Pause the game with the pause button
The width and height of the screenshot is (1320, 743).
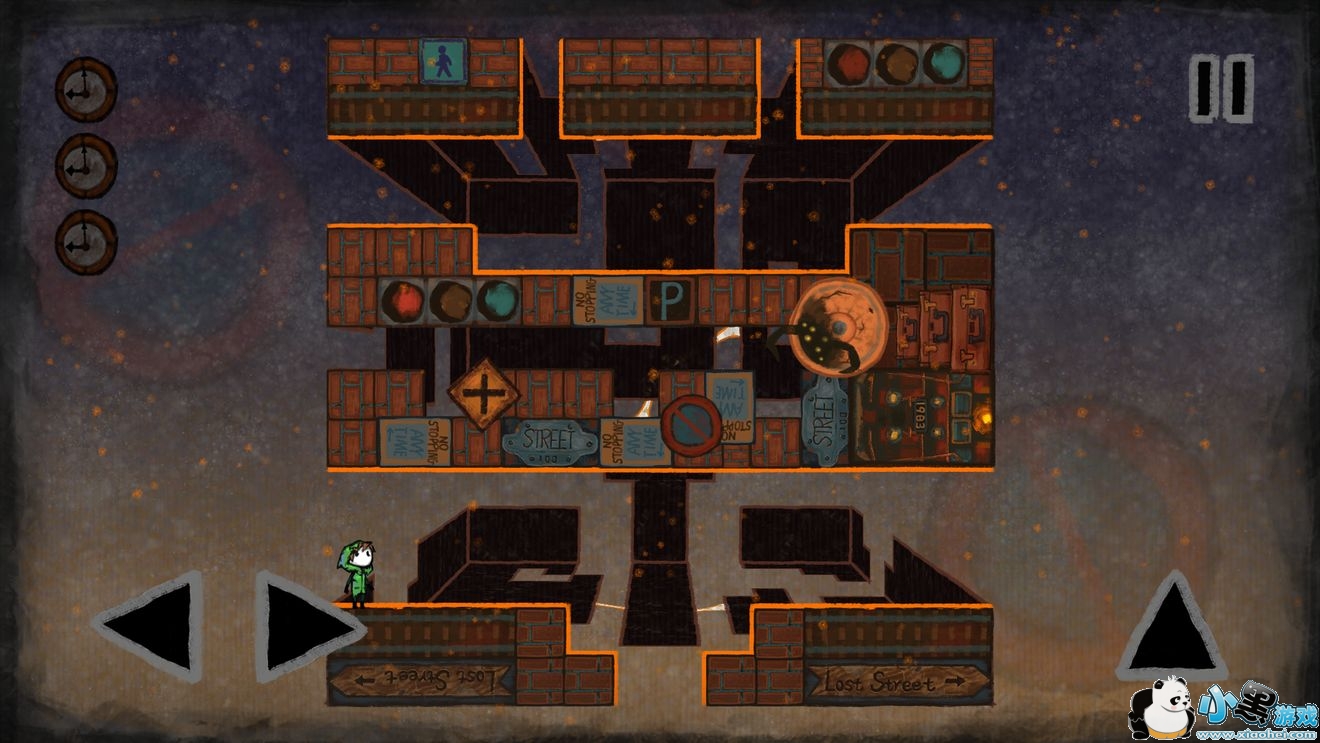[1221, 89]
